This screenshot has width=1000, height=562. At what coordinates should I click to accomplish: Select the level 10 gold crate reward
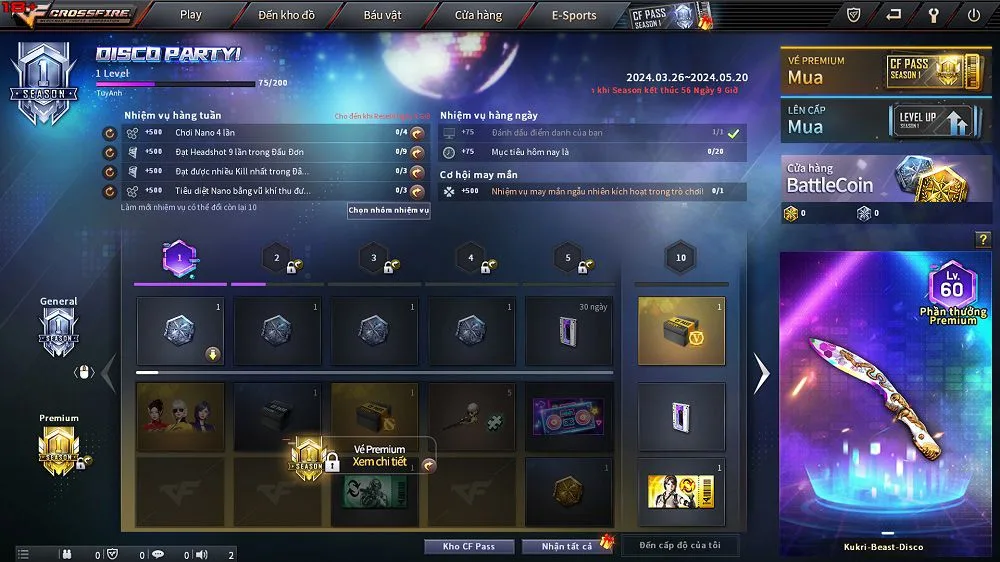pos(680,331)
